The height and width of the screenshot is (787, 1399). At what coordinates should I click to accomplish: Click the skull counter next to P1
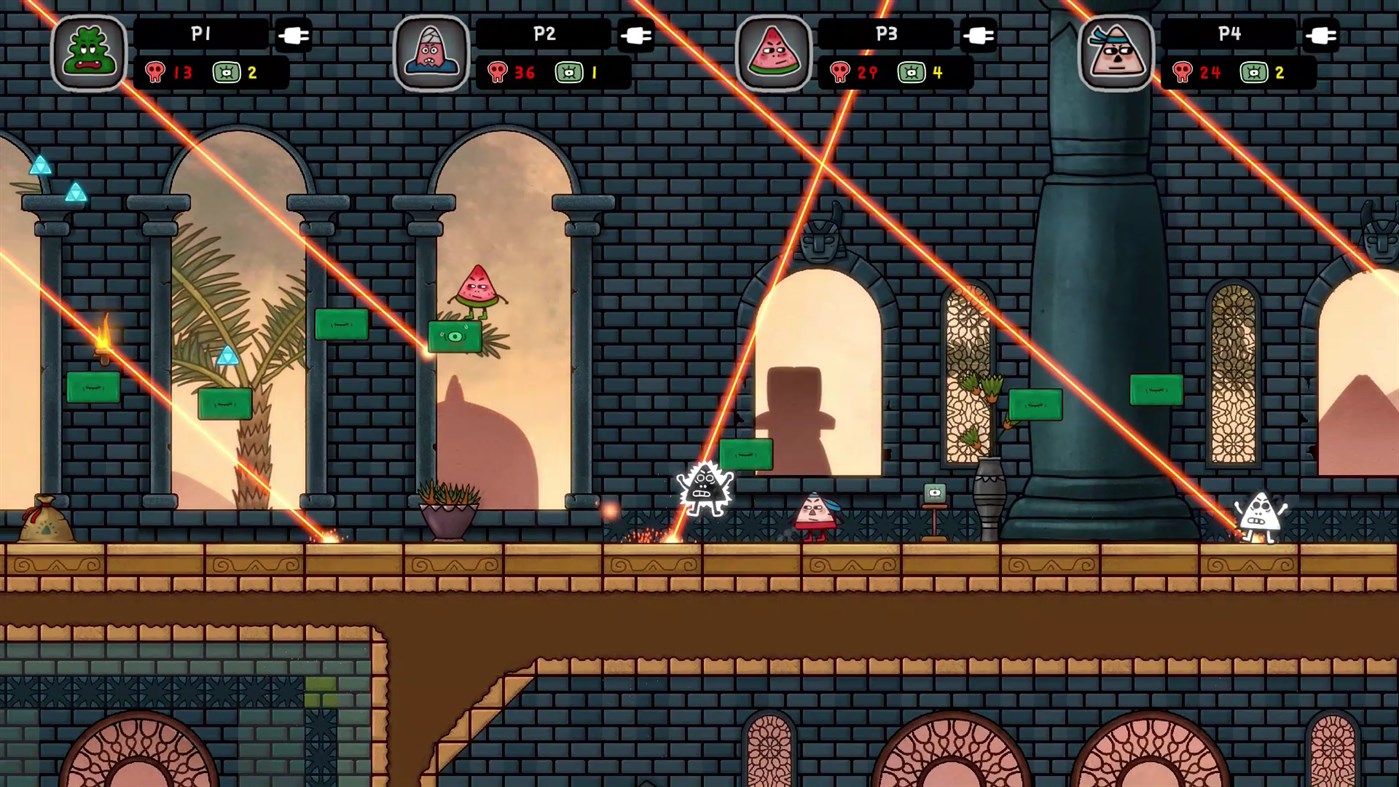click(x=156, y=72)
